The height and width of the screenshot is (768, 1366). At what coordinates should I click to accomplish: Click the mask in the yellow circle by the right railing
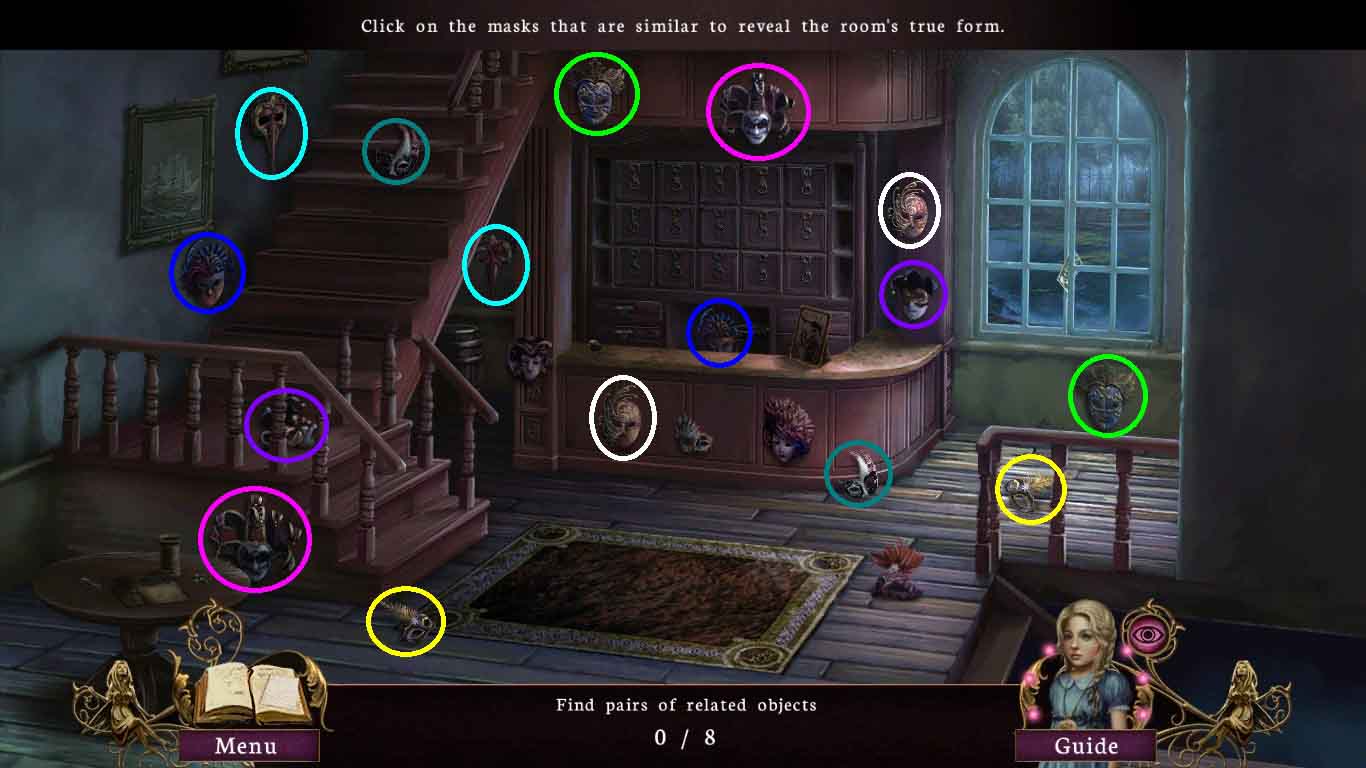(1030, 488)
